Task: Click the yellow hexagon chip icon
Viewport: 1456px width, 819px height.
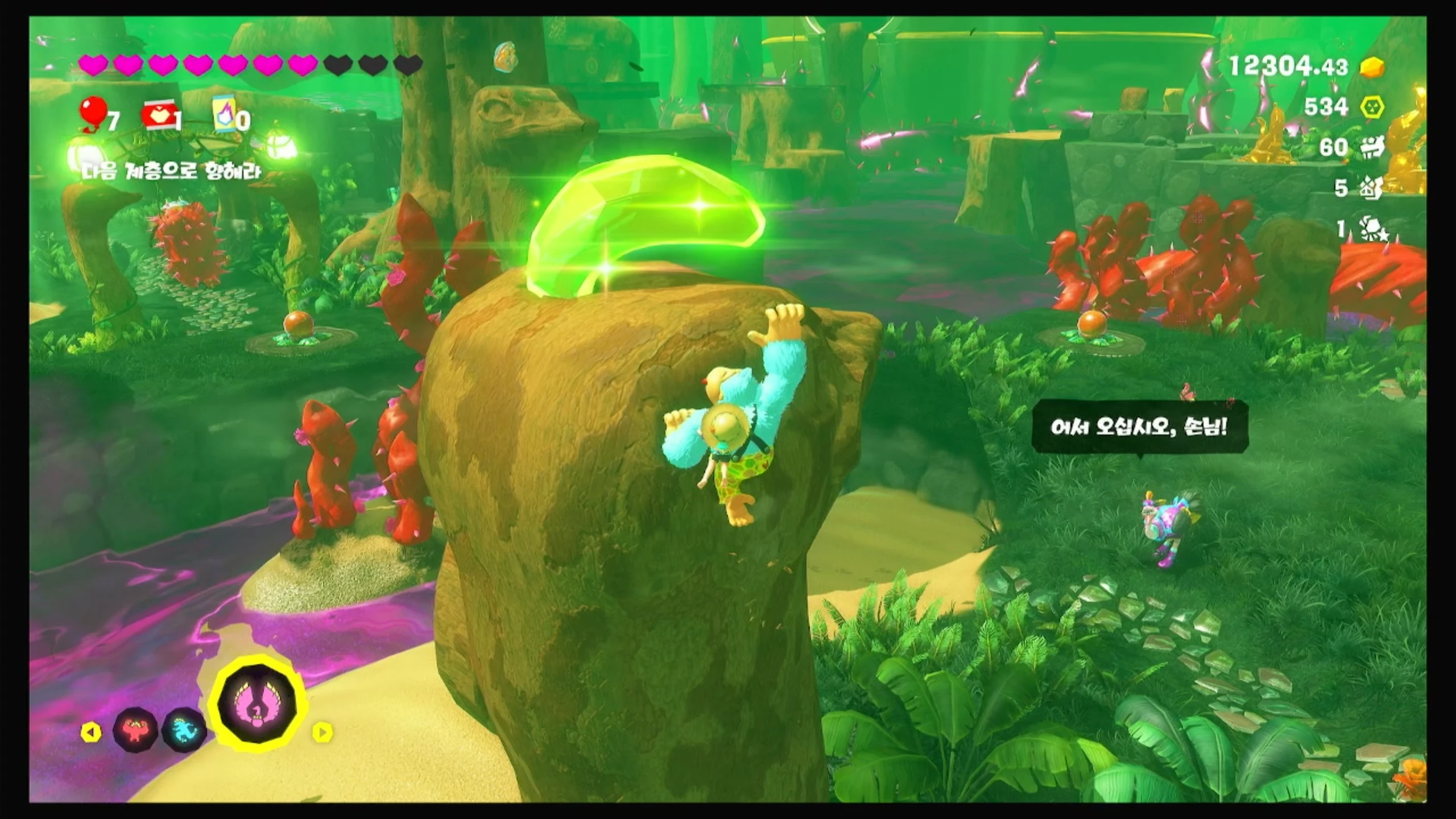Action: click(1372, 107)
